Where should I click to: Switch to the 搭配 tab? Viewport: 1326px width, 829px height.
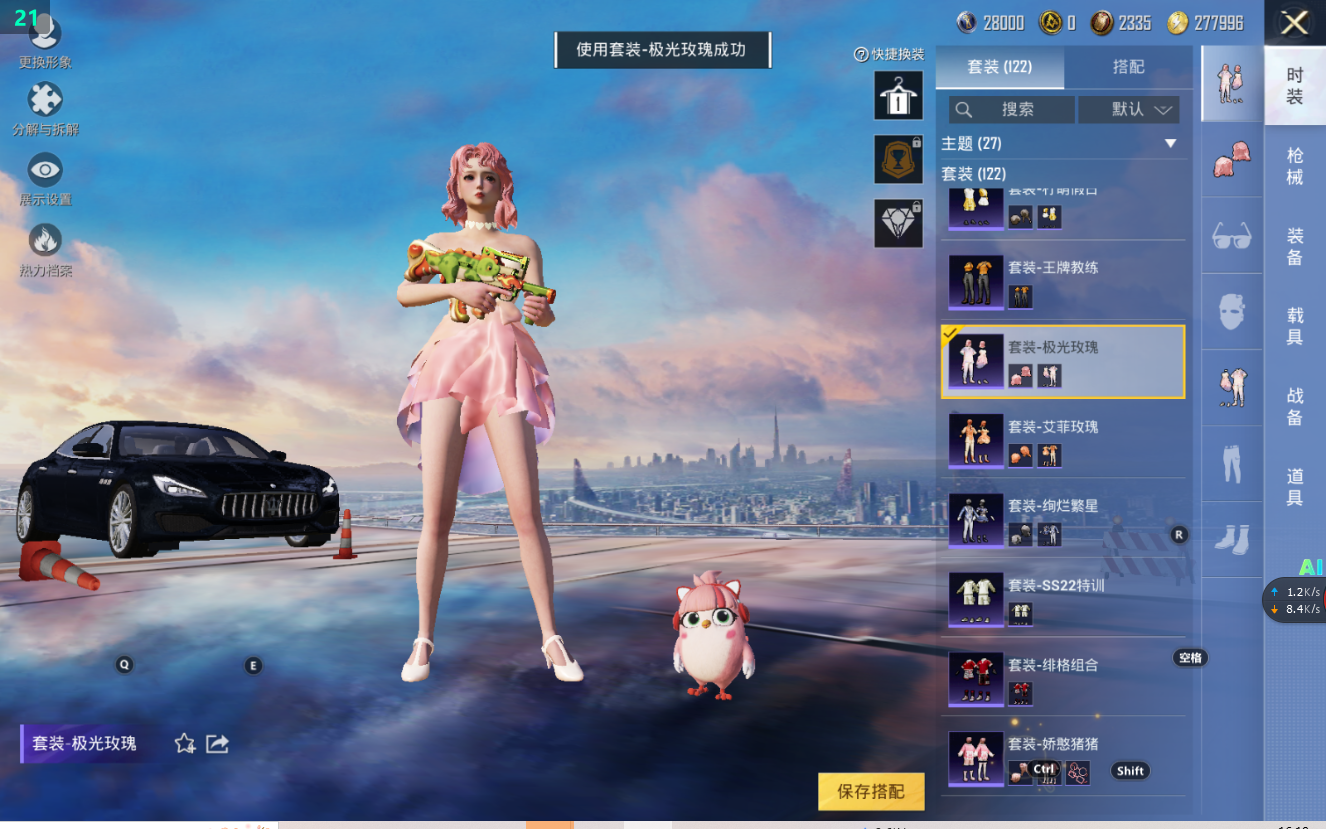1128,67
